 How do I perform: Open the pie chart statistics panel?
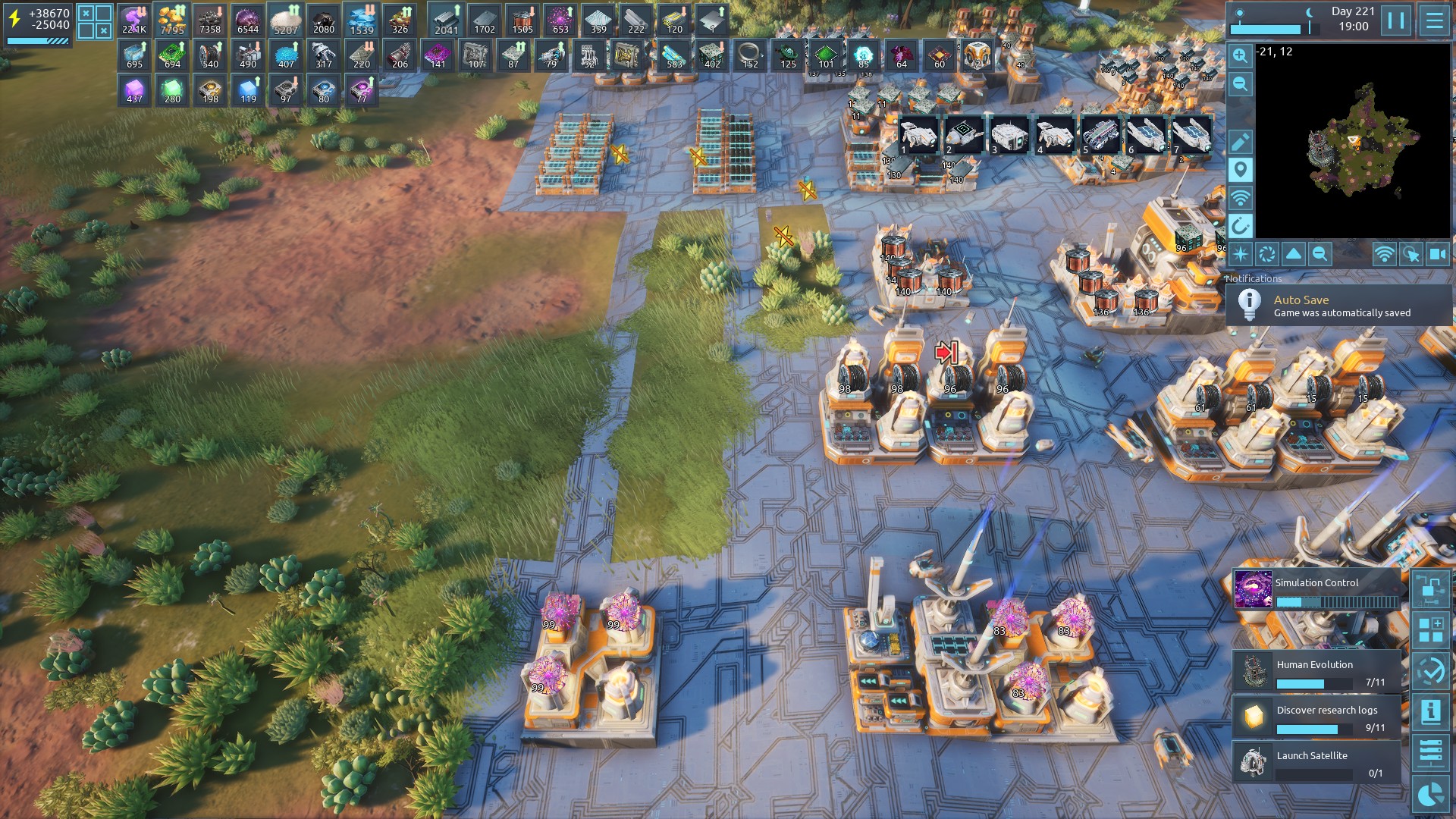click(x=1431, y=795)
